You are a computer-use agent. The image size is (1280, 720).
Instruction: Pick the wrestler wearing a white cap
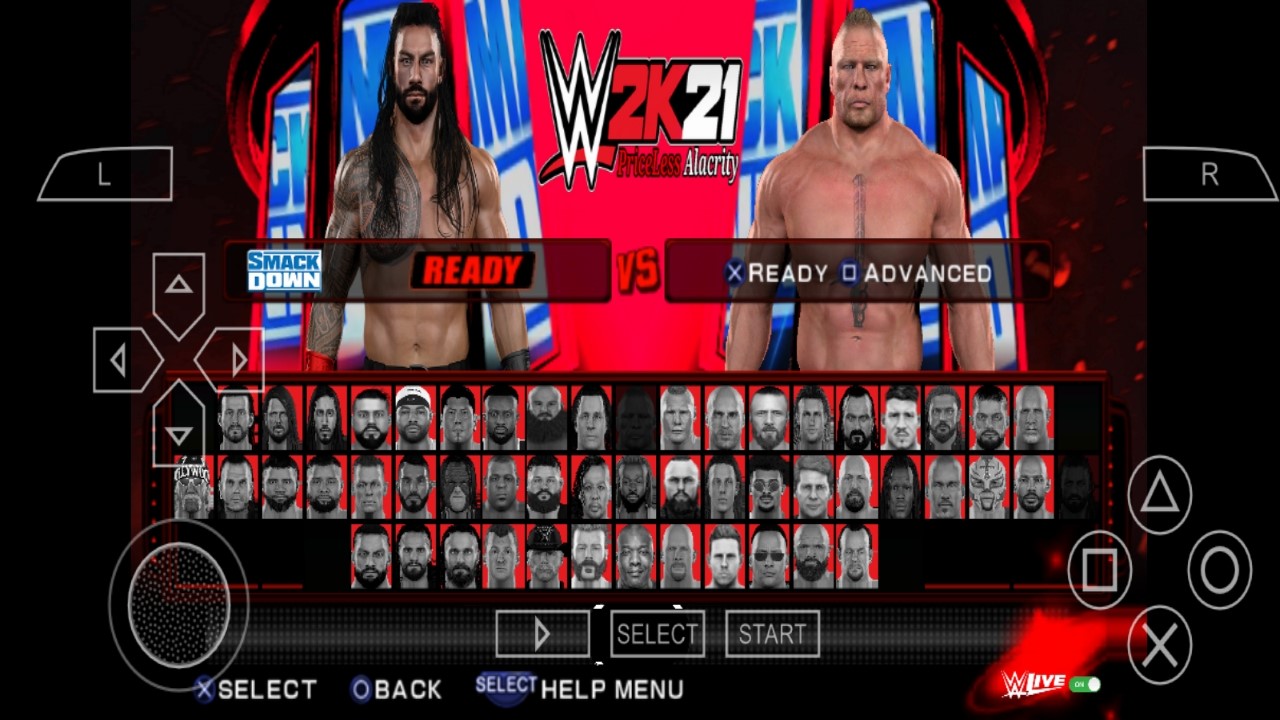pos(414,418)
